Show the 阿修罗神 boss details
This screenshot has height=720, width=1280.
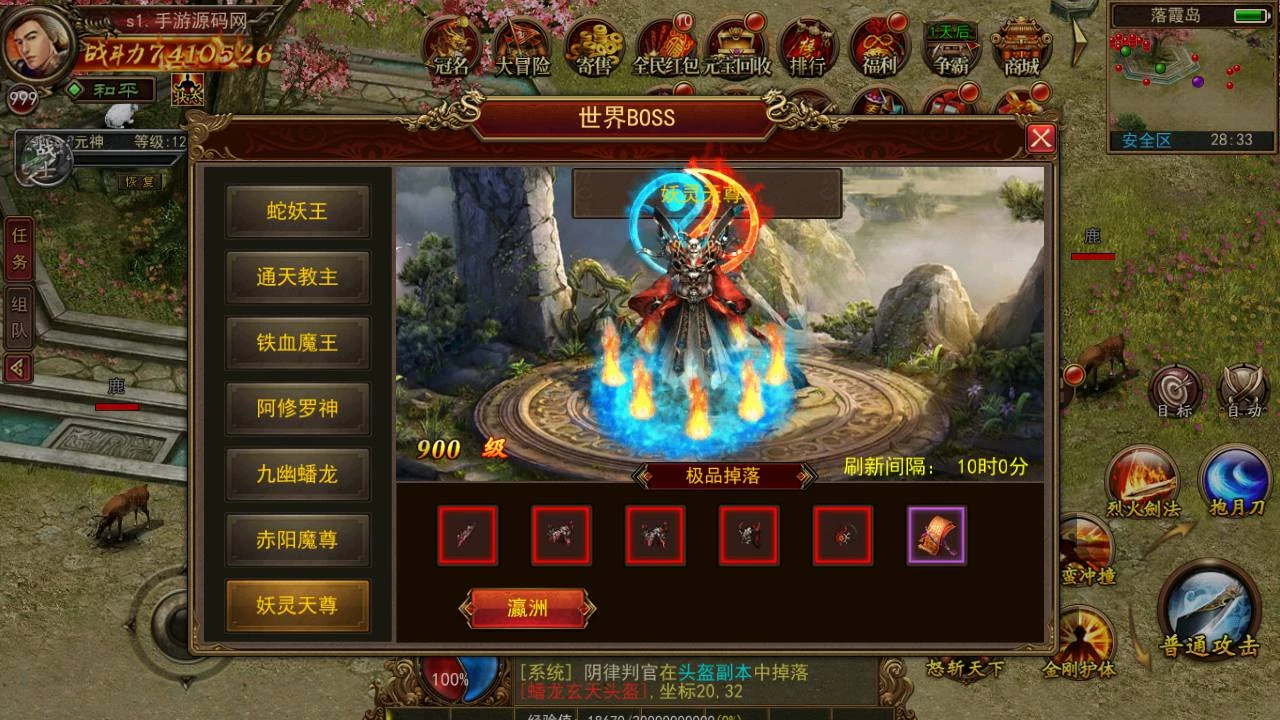click(x=297, y=408)
